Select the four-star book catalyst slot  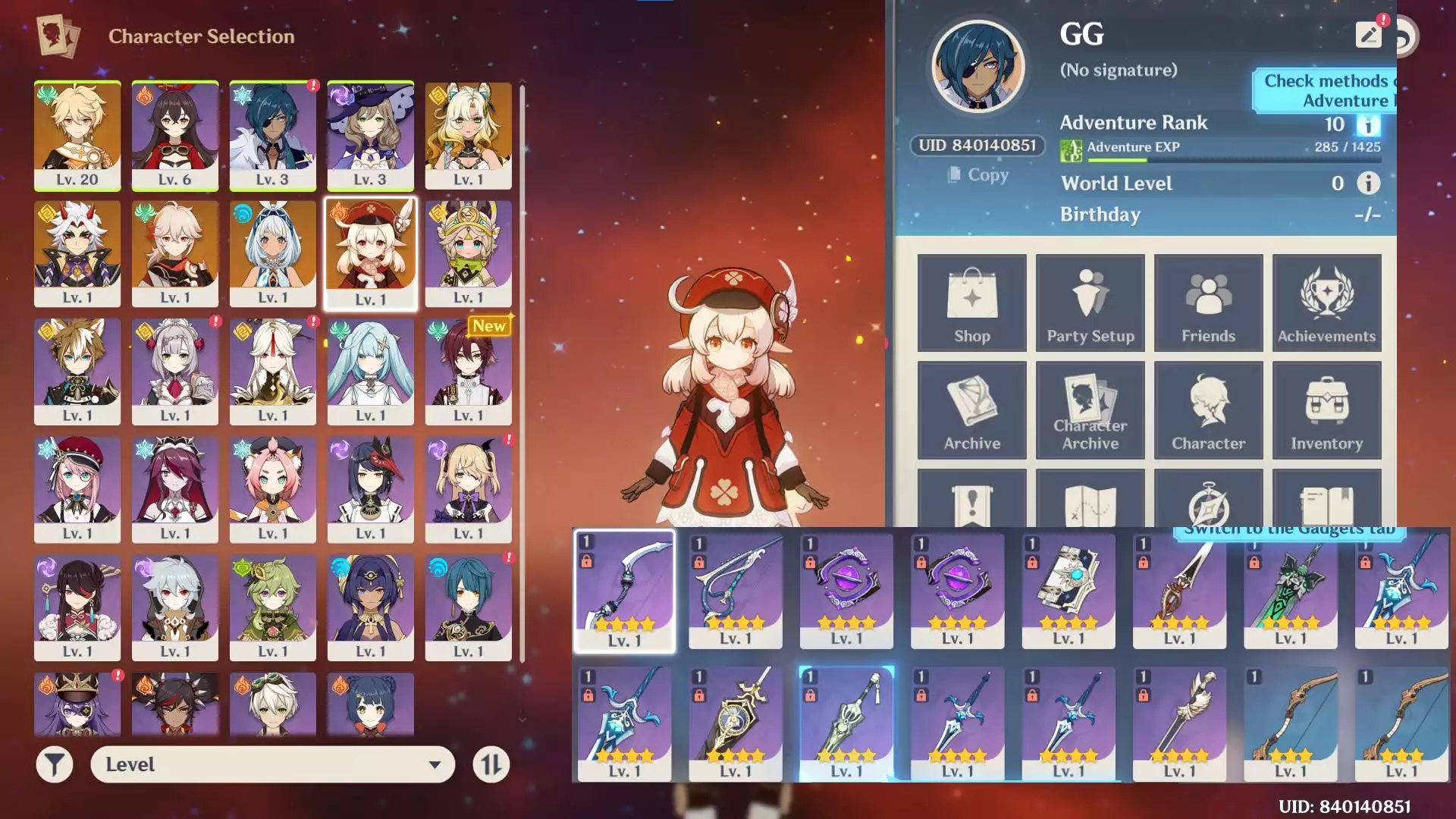click(x=1068, y=590)
